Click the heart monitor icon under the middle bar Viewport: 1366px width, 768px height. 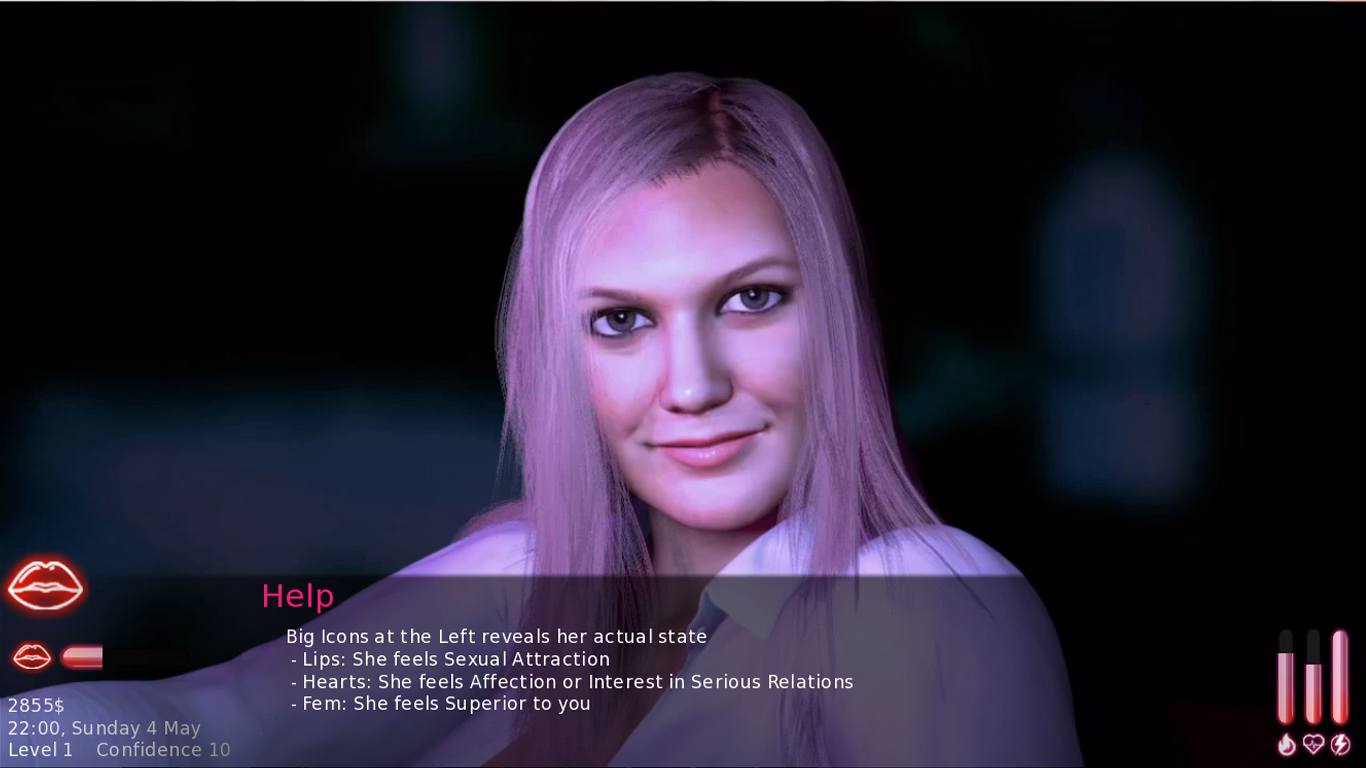click(1311, 743)
